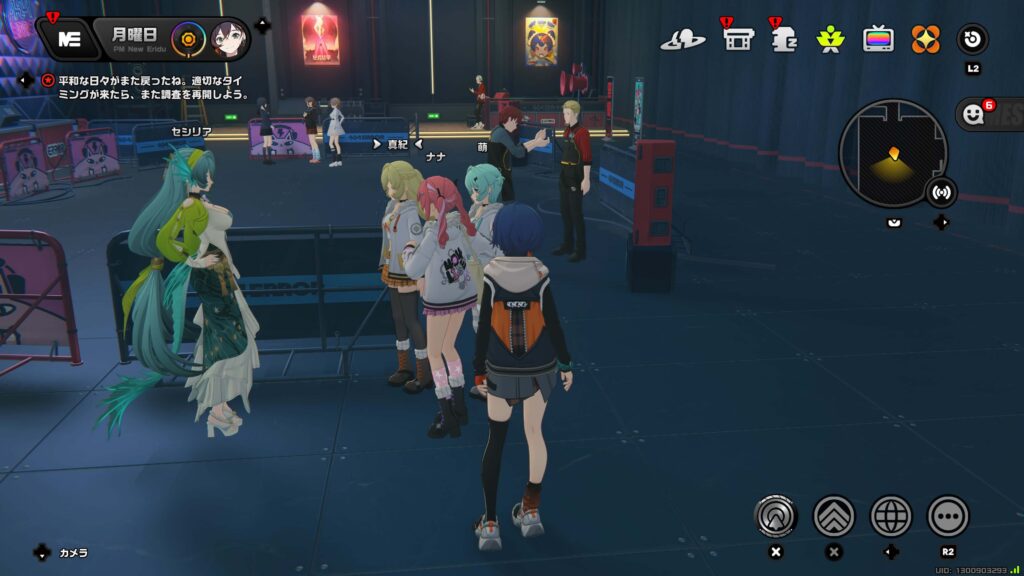
Task: Click the circular rewind arrow button
Action: (973, 40)
